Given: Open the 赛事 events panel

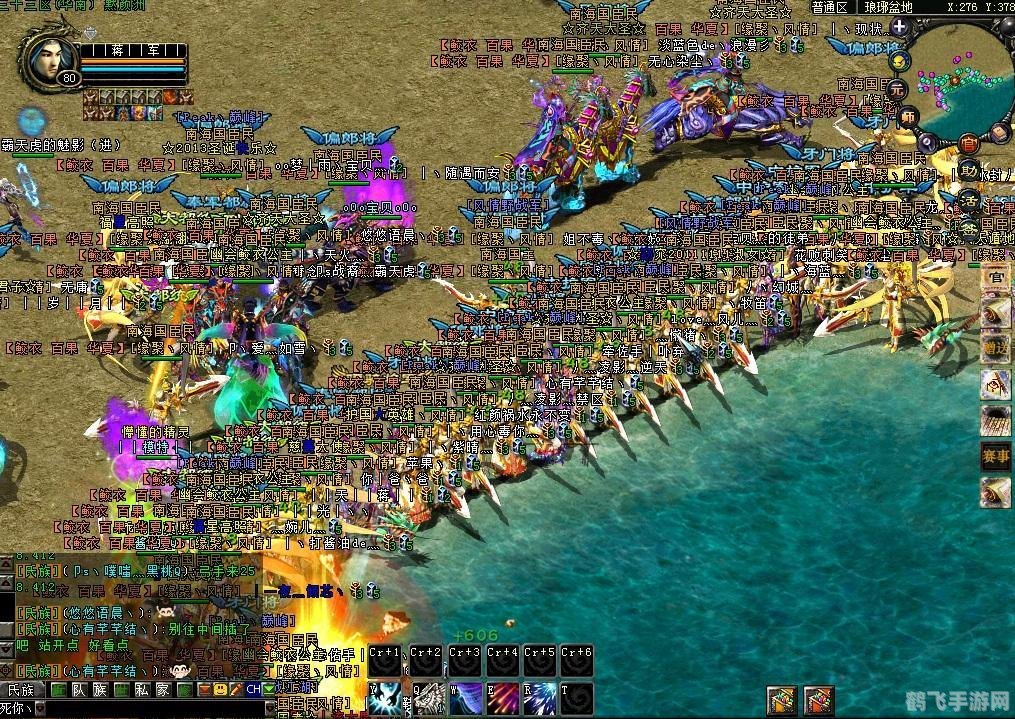Looking at the screenshot, I should pos(994,455).
